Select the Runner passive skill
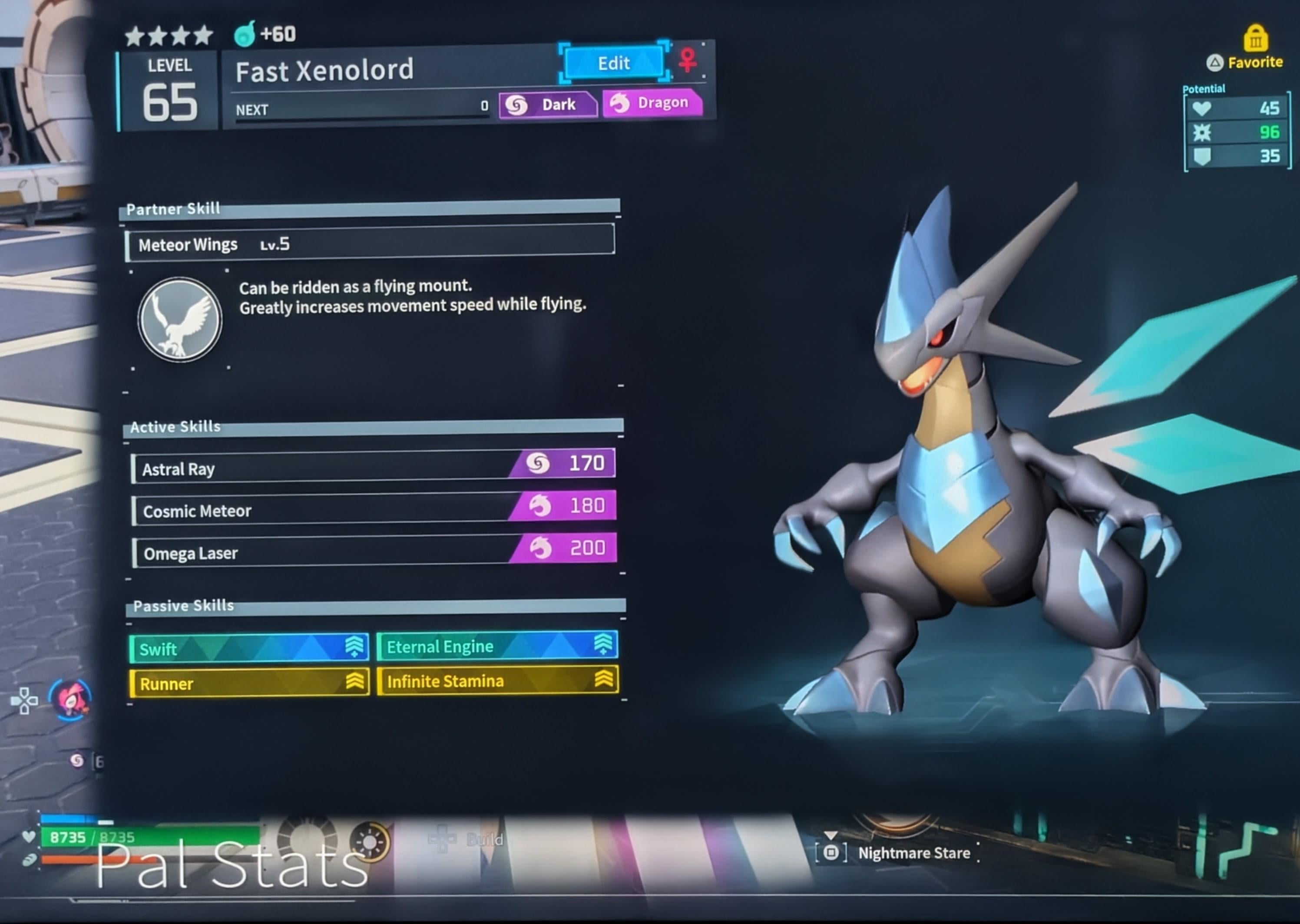Viewport: 1300px width, 924px height. pos(249,683)
